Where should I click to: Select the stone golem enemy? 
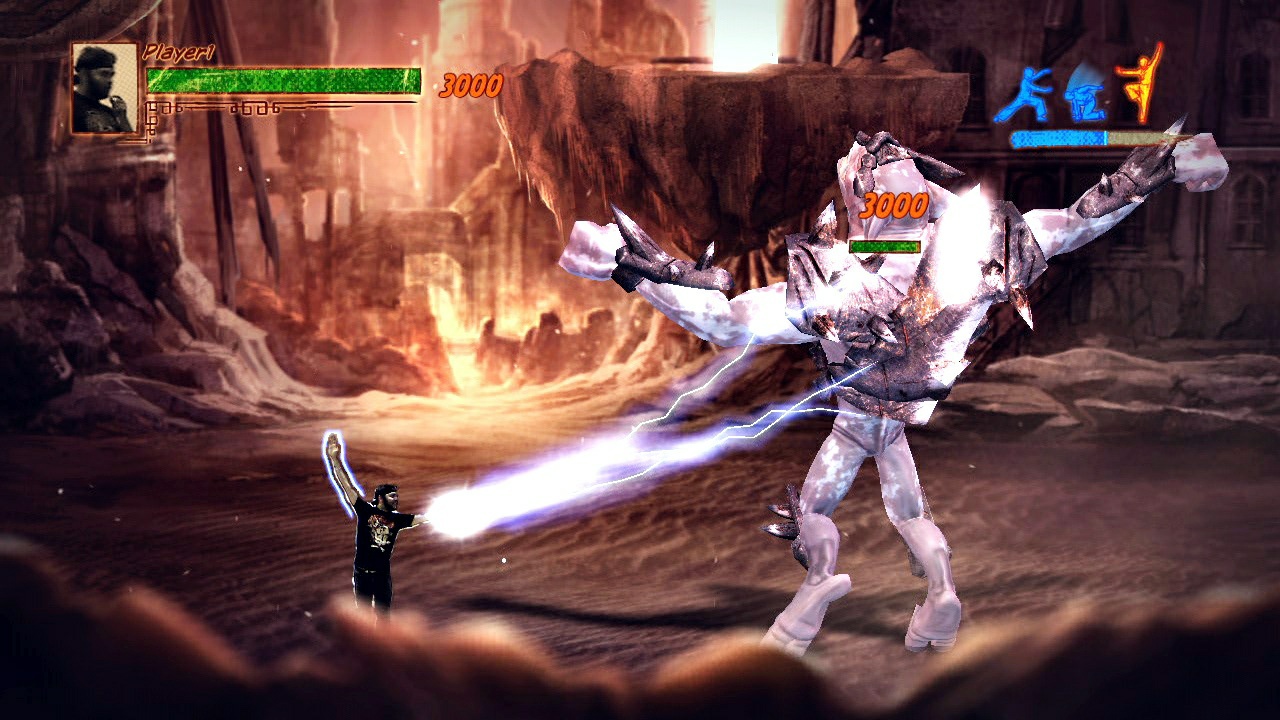890,380
